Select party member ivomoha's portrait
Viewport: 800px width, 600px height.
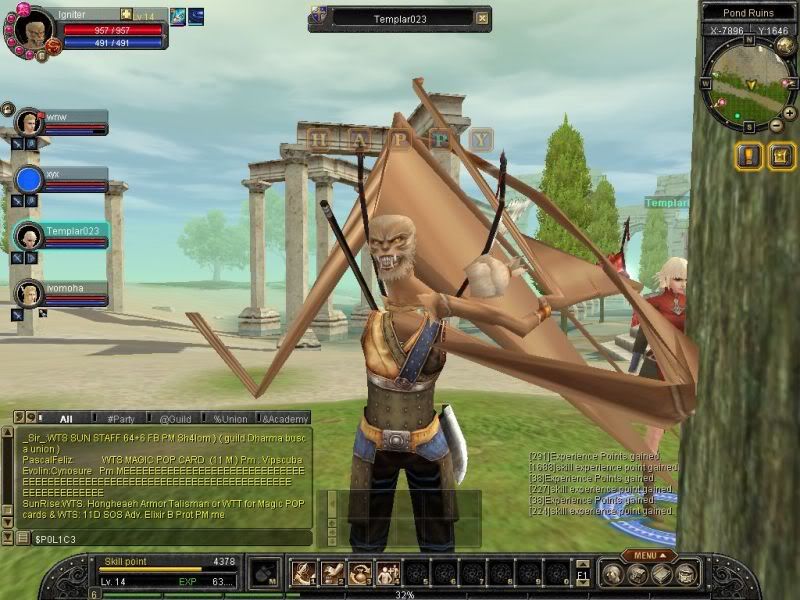pos(28,293)
